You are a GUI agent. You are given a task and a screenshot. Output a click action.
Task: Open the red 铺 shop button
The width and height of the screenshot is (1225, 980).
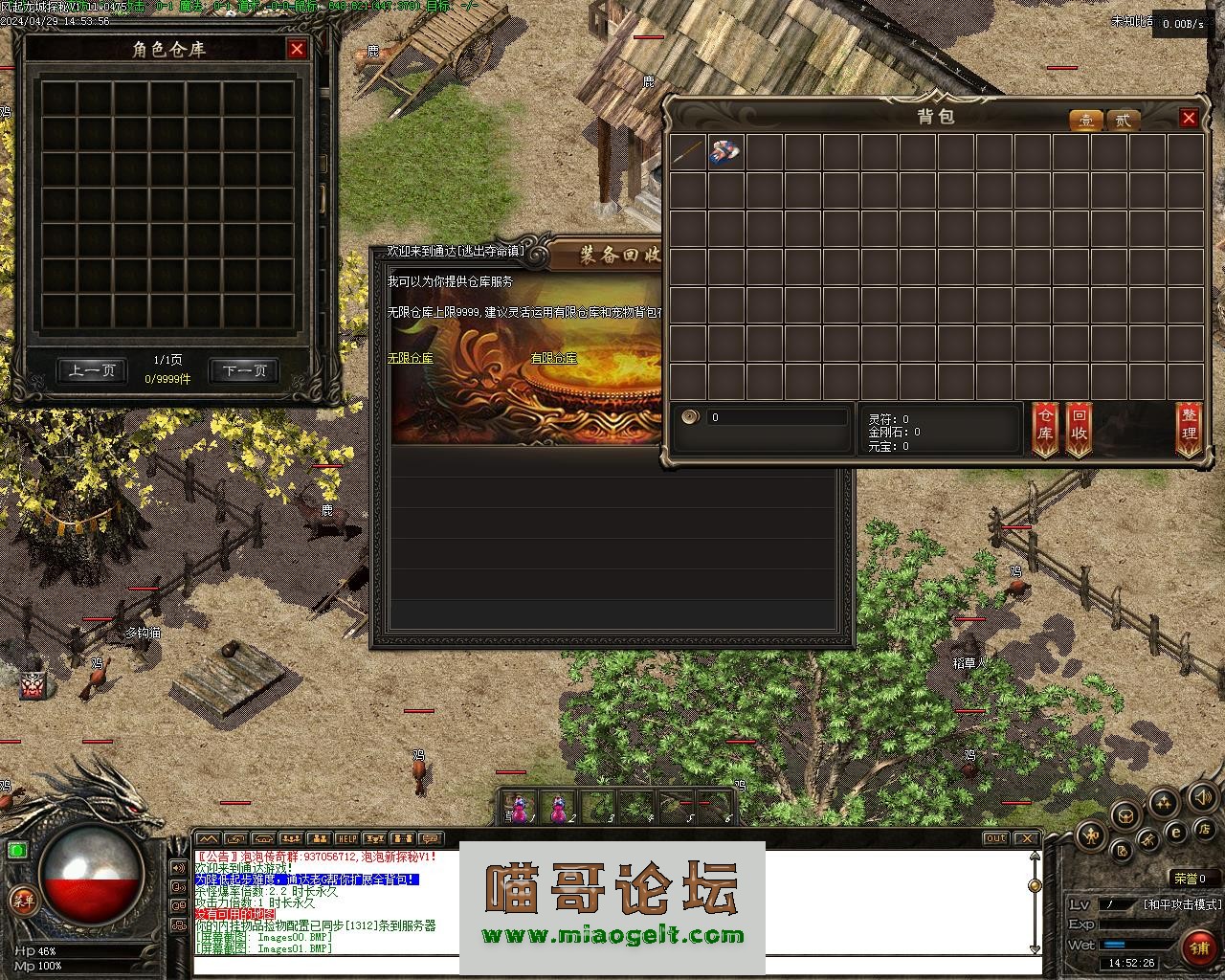click(x=1199, y=947)
